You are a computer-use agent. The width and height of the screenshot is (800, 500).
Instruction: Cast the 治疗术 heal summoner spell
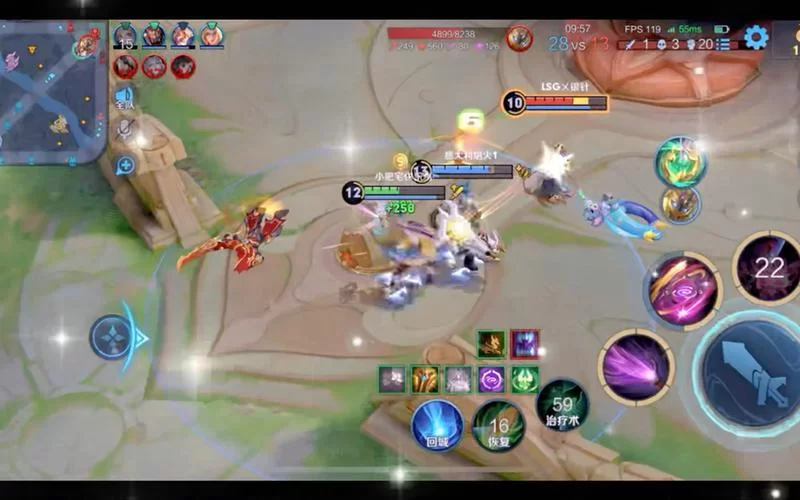[562, 408]
